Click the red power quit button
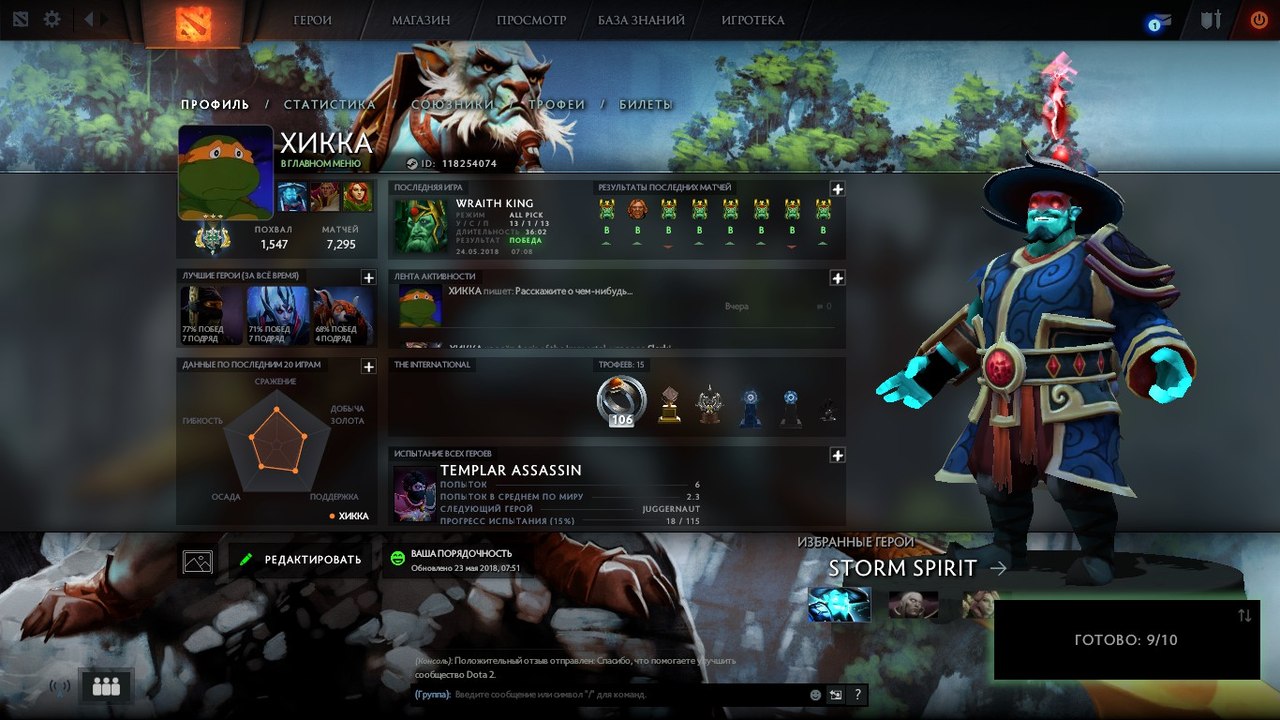Screen dimensions: 1280x720 (1258, 20)
